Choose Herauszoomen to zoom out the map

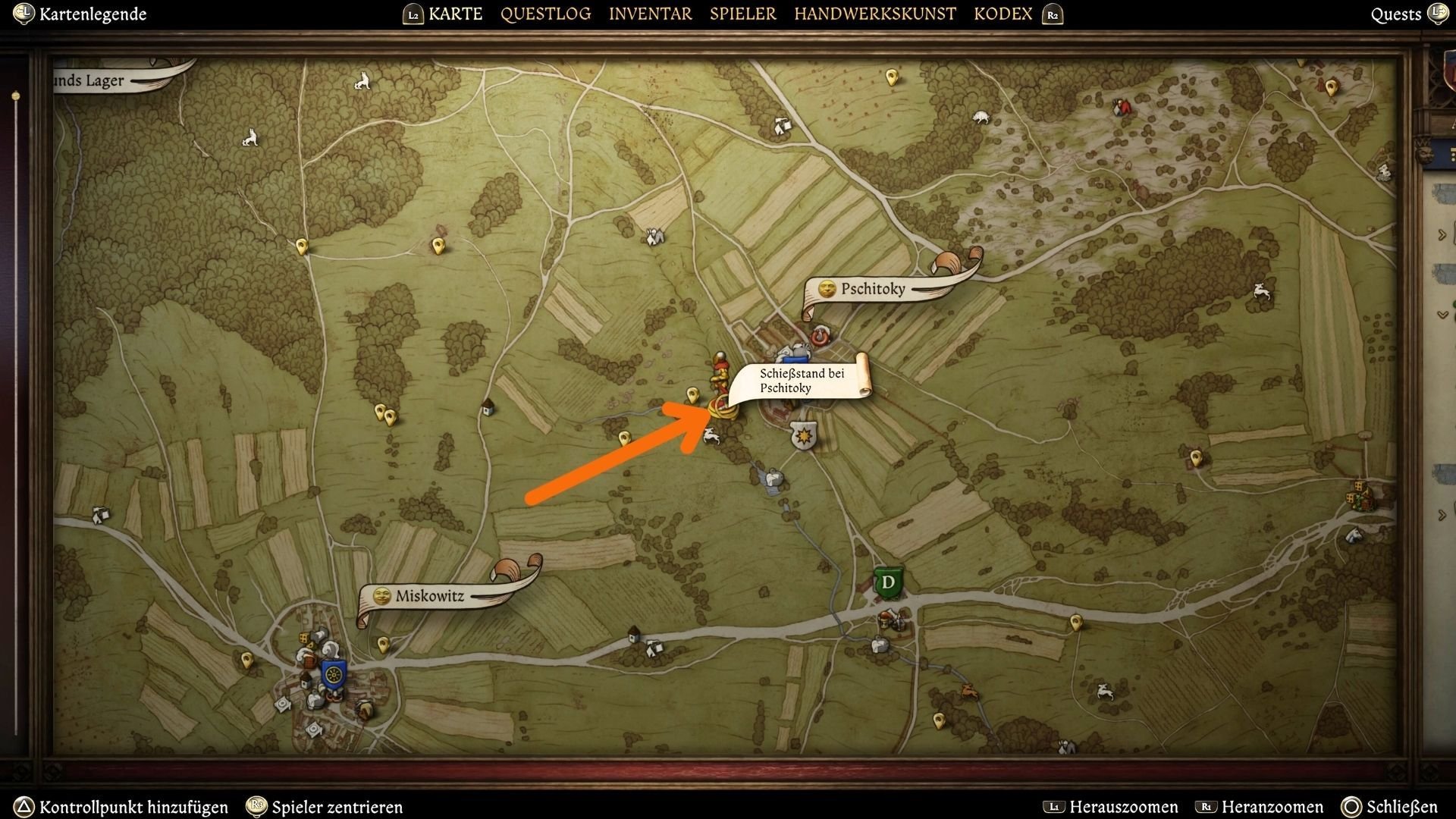pyautogui.click(x=1123, y=807)
